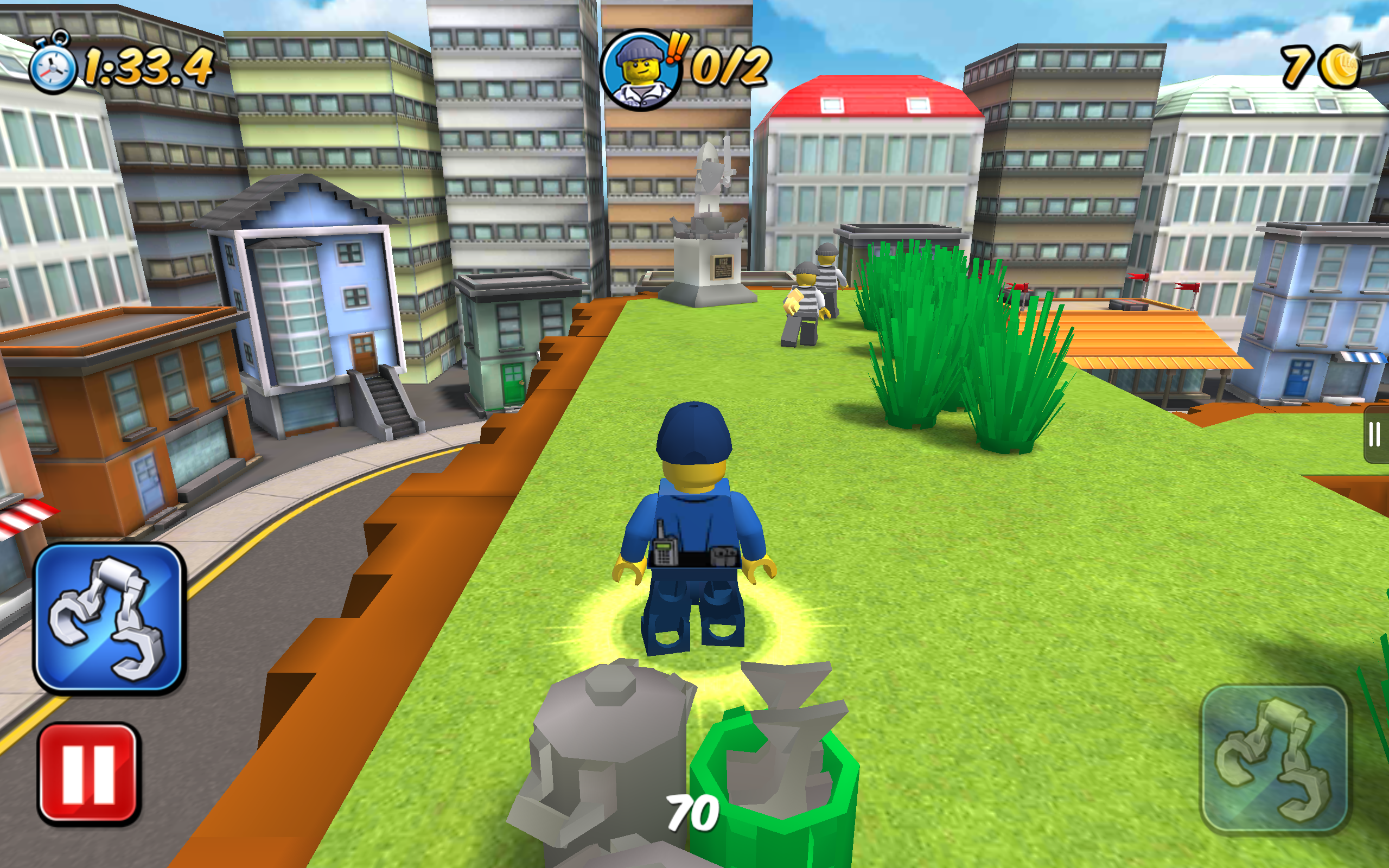
Task: Activate the faded handcuffs action button
Action: (1273, 758)
